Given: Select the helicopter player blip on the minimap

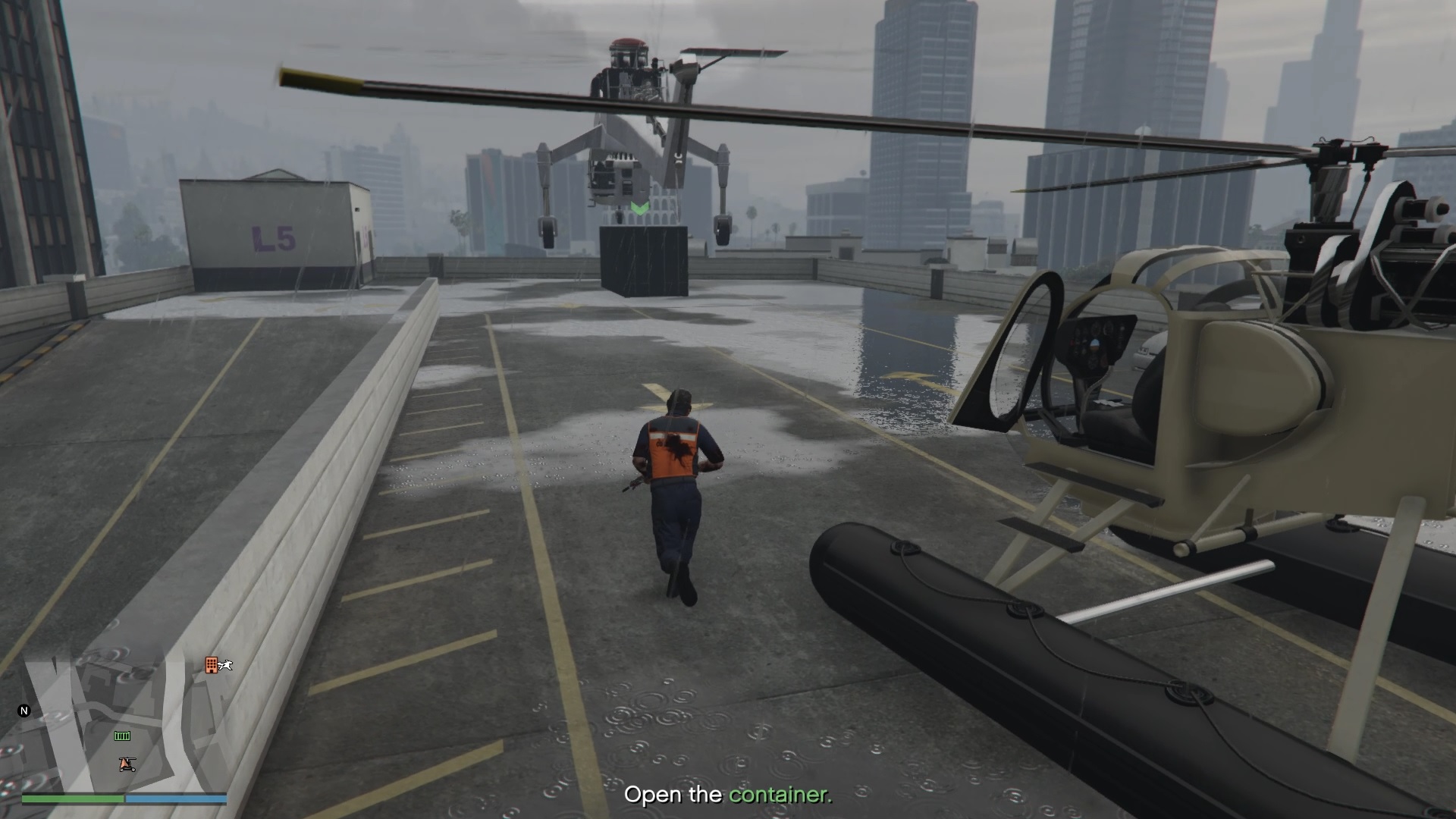Looking at the screenshot, I should tap(127, 764).
